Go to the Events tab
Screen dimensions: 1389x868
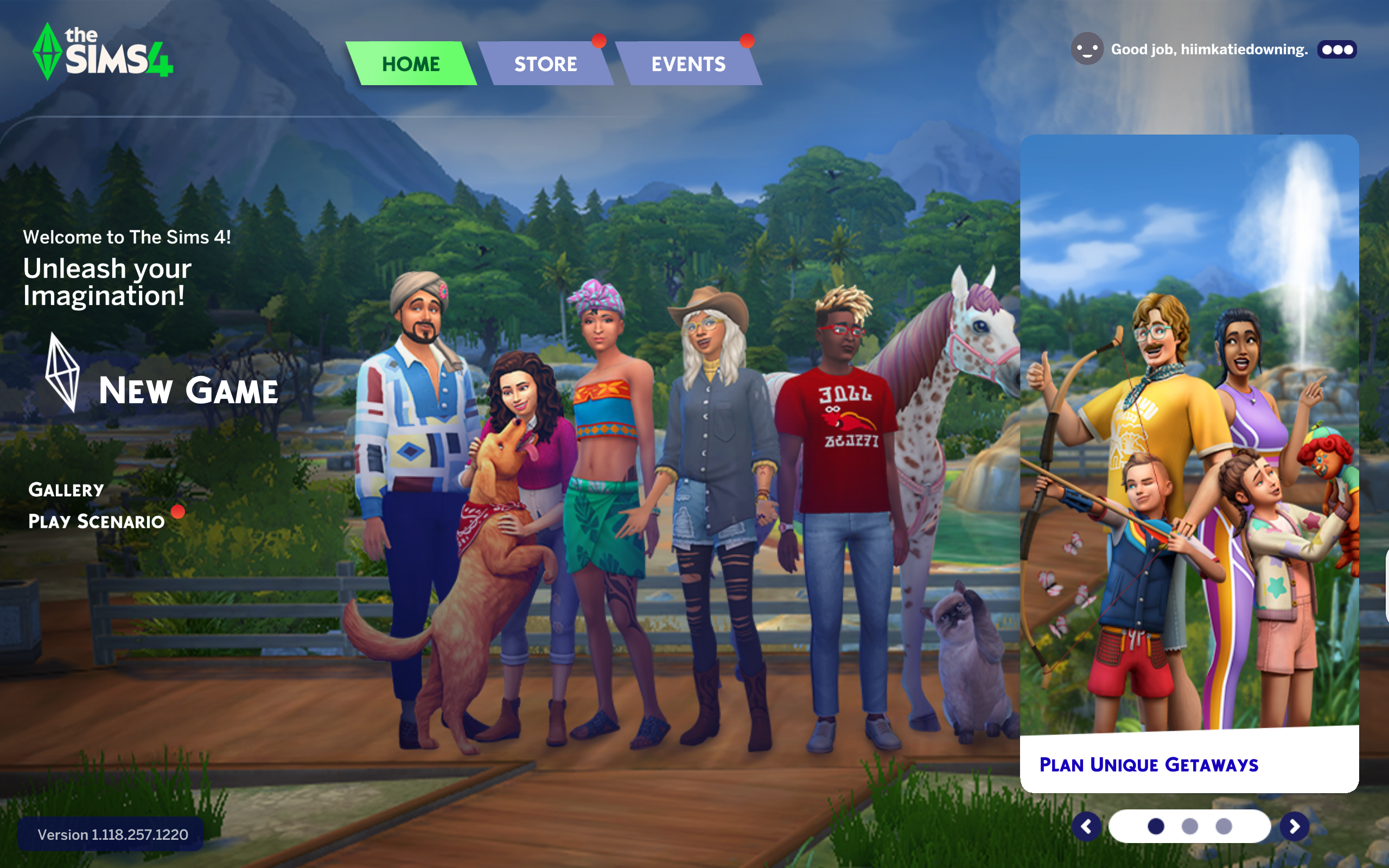[x=688, y=63]
